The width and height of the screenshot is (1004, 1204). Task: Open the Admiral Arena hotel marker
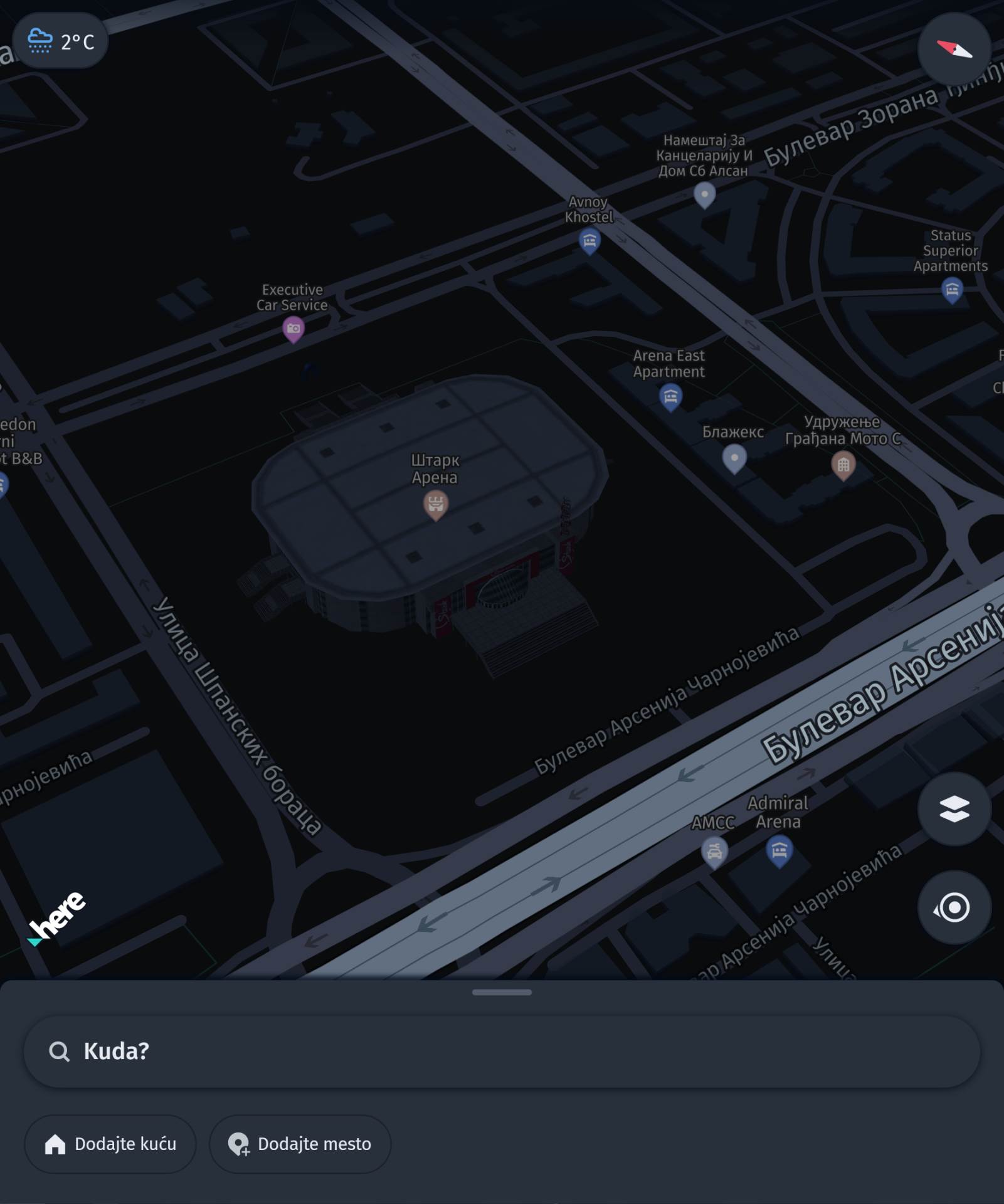point(779,851)
